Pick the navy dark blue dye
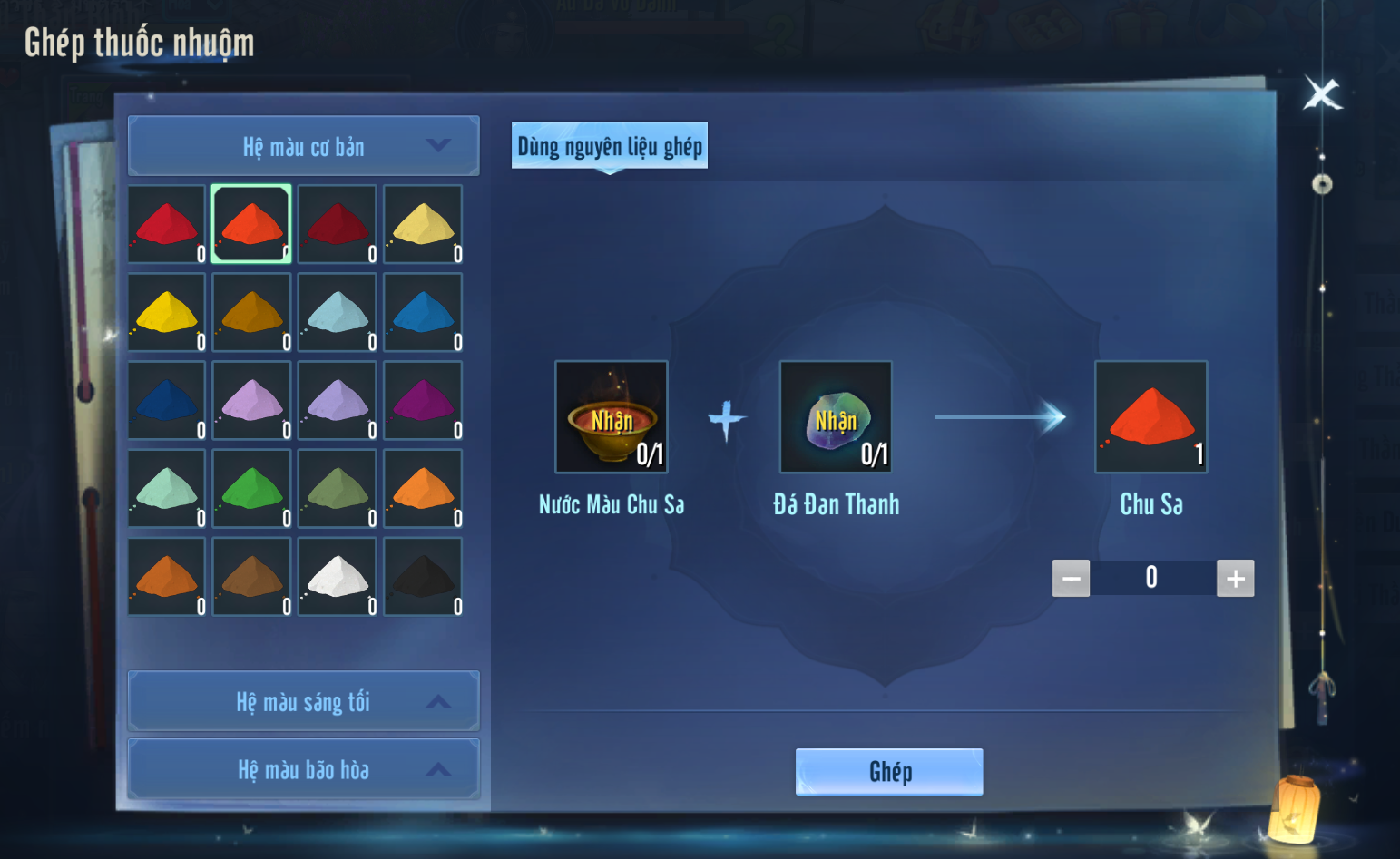The height and width of the screenshot is (859, 1400). click(x=166, y=401)
